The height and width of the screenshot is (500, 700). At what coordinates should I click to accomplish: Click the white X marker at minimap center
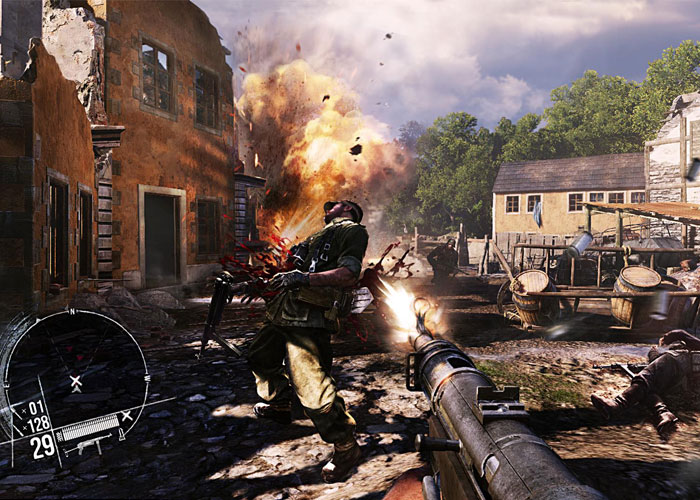click(x=76, y=382)
